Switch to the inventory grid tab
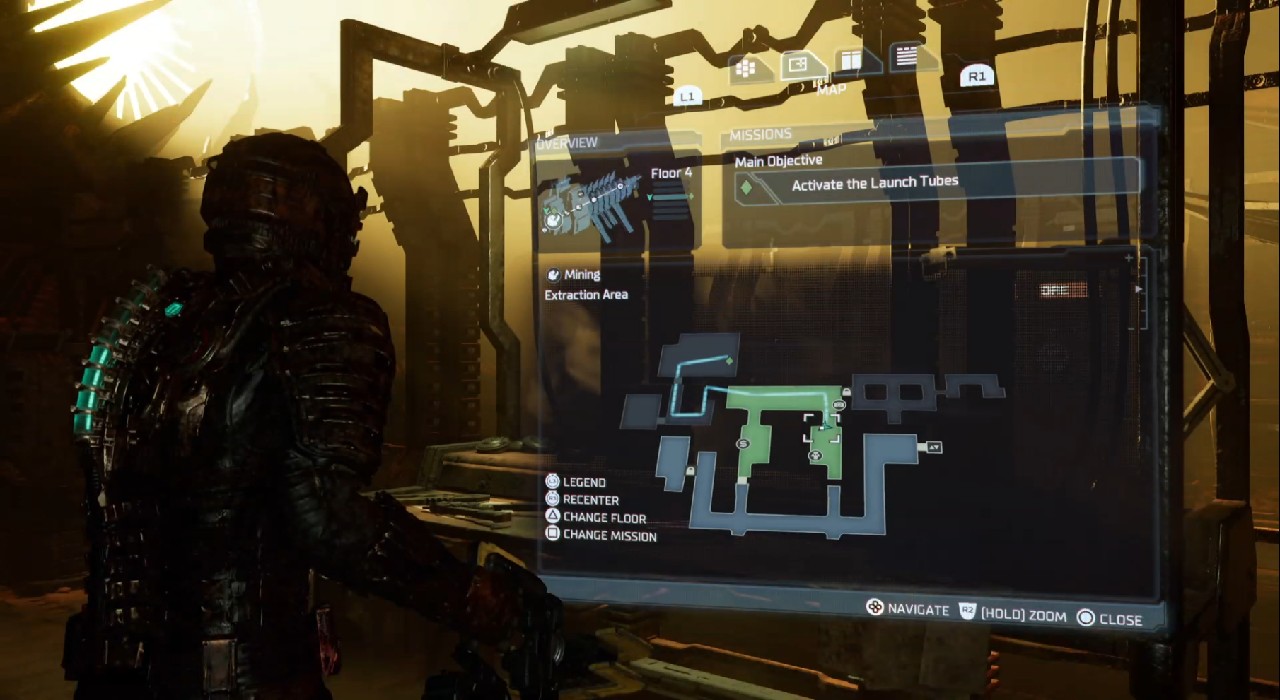Screen dimensions: 1280x700 pyautogui.click(x=744, y=68)
